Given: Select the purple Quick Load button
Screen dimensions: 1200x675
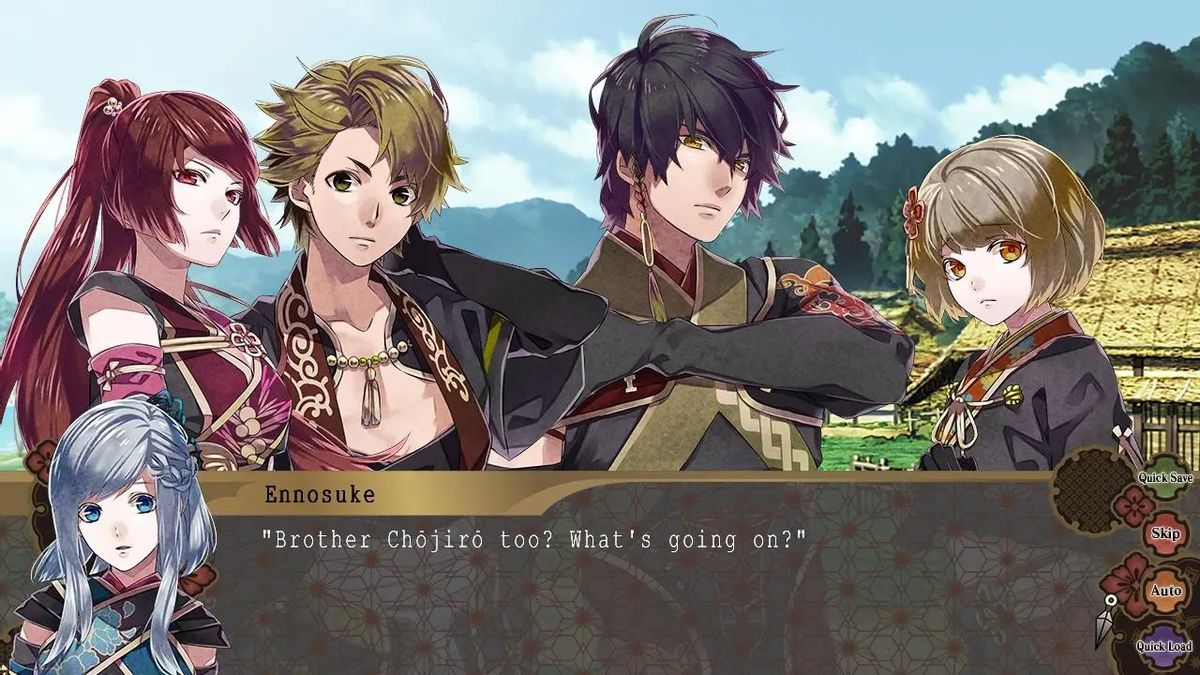Looking at the screenshot, I should coord(1165,645).
